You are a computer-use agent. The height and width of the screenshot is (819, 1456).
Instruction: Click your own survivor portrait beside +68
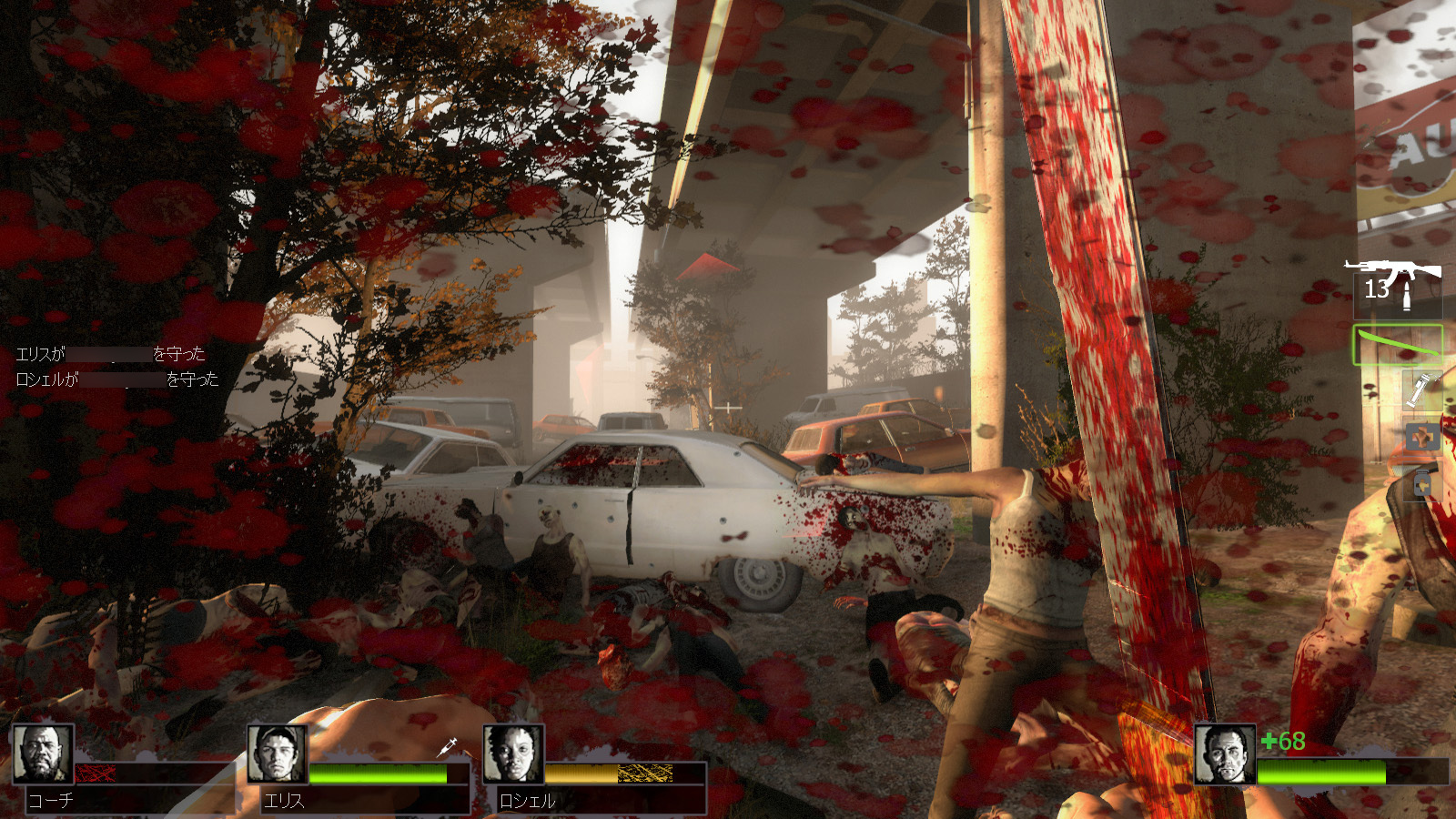1225,753
